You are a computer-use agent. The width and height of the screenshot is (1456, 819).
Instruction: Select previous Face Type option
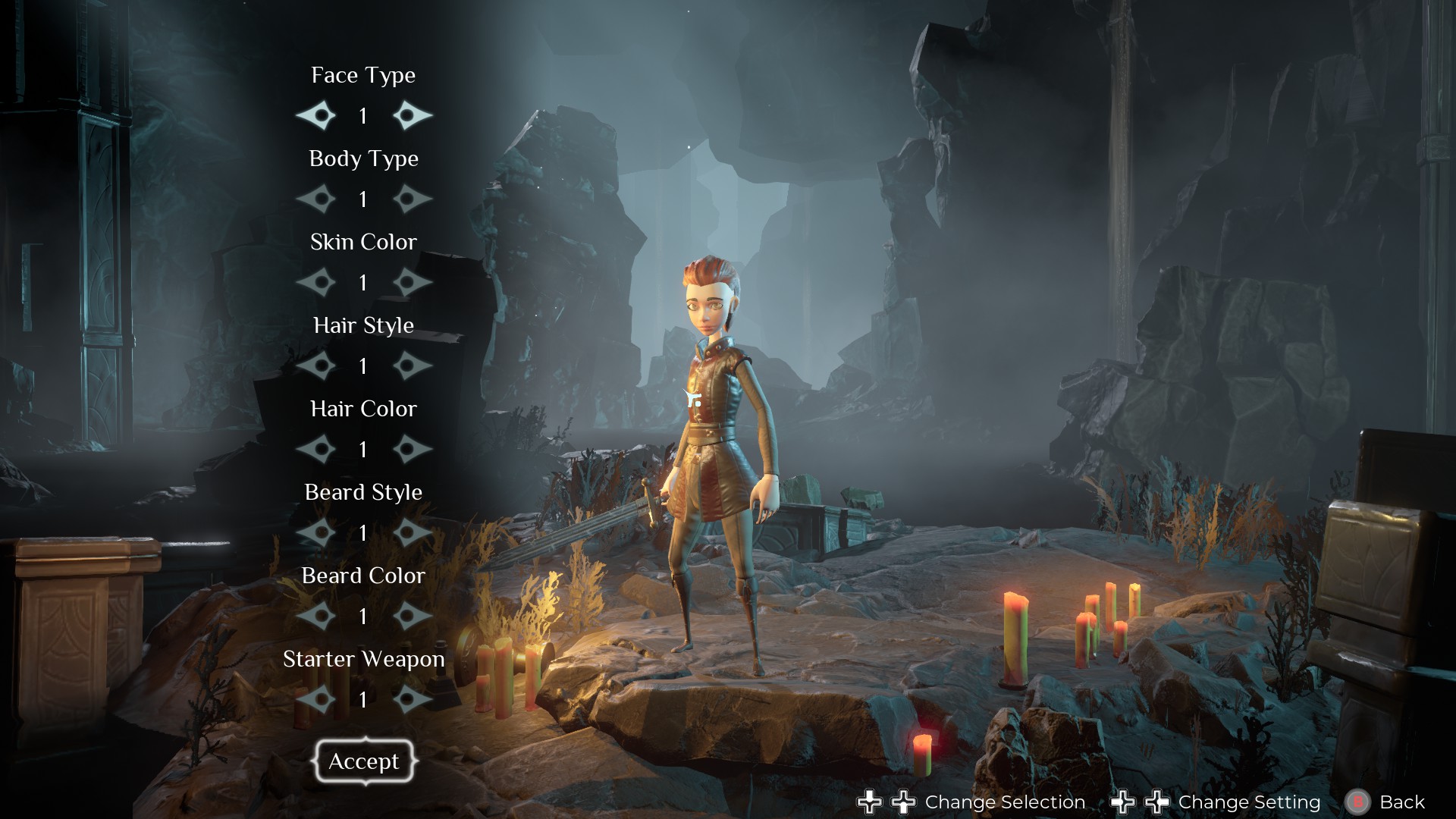(x=316, y=115)
